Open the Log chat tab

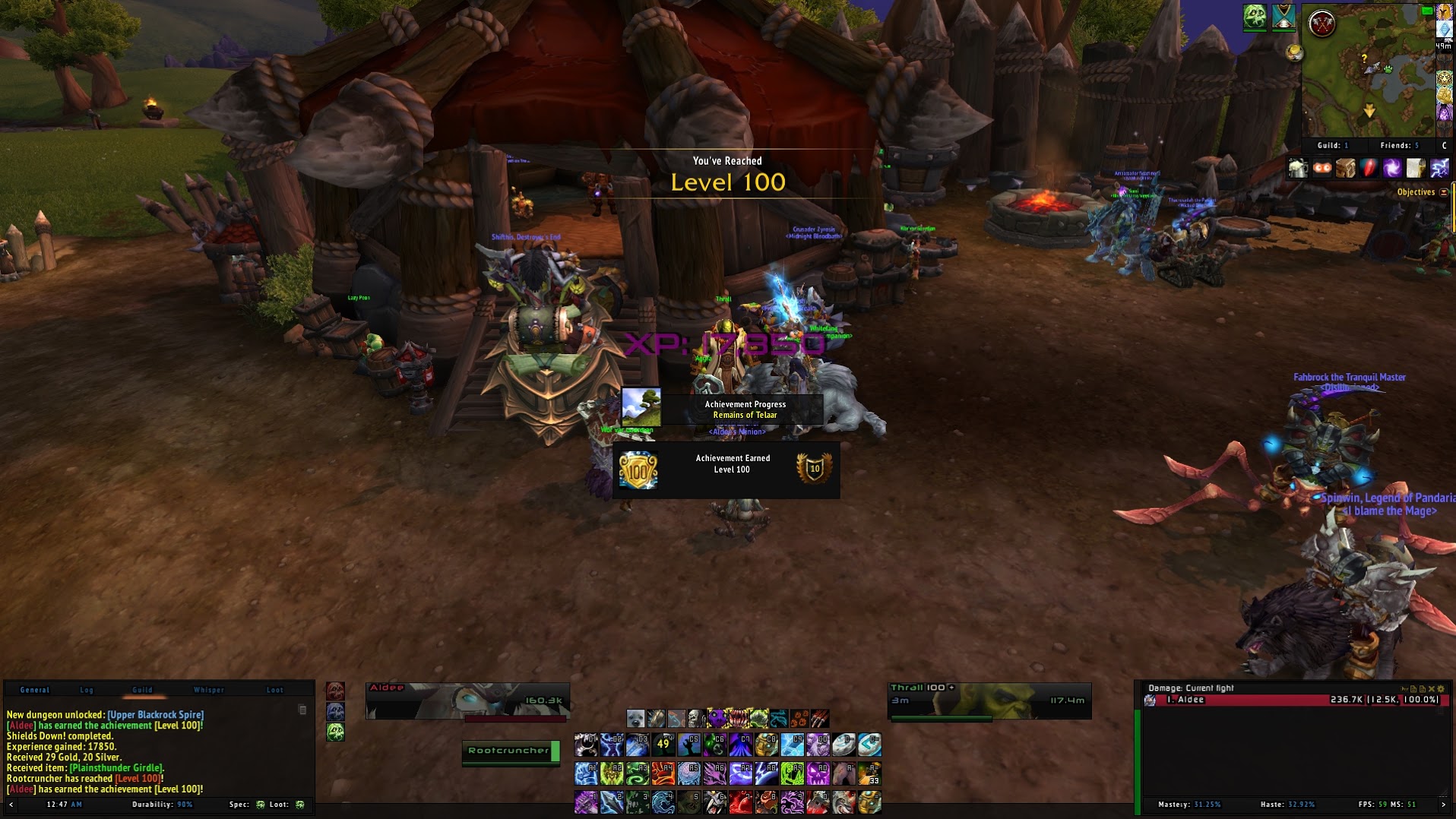[x=87, y=690]
